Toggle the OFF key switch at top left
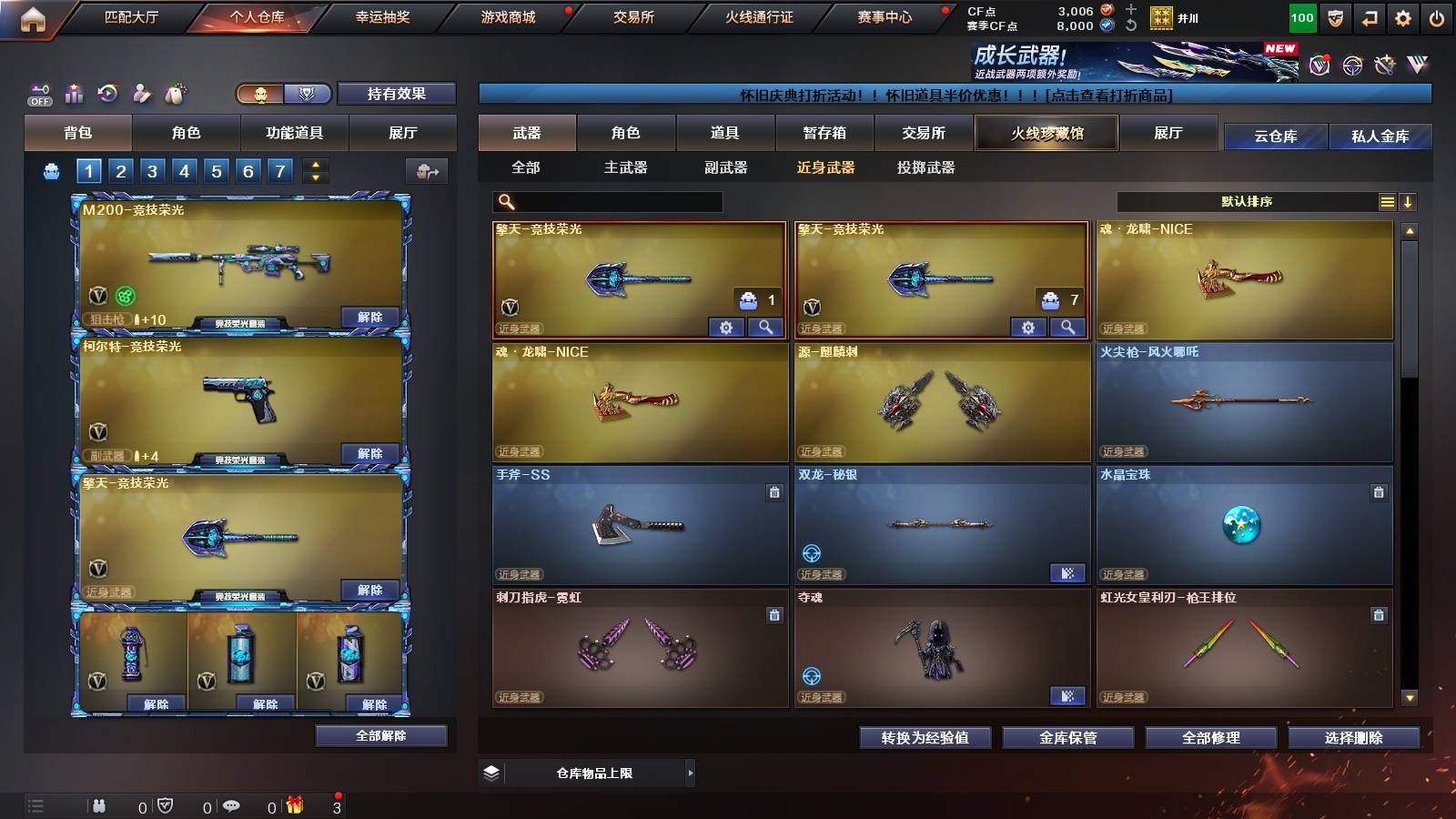 click(x=38, y=94)
